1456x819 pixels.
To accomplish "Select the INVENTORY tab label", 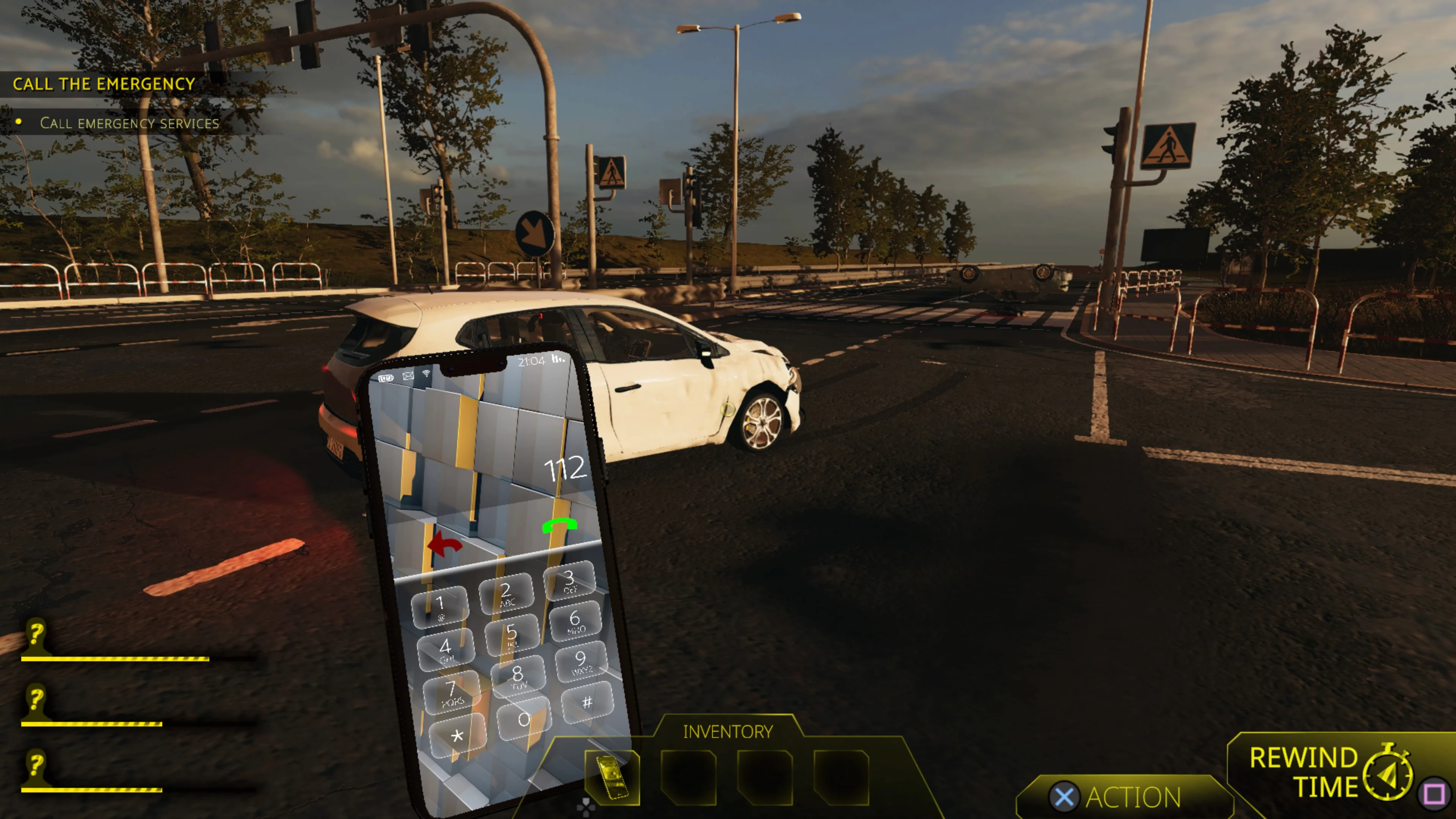I will click(728, 731).
